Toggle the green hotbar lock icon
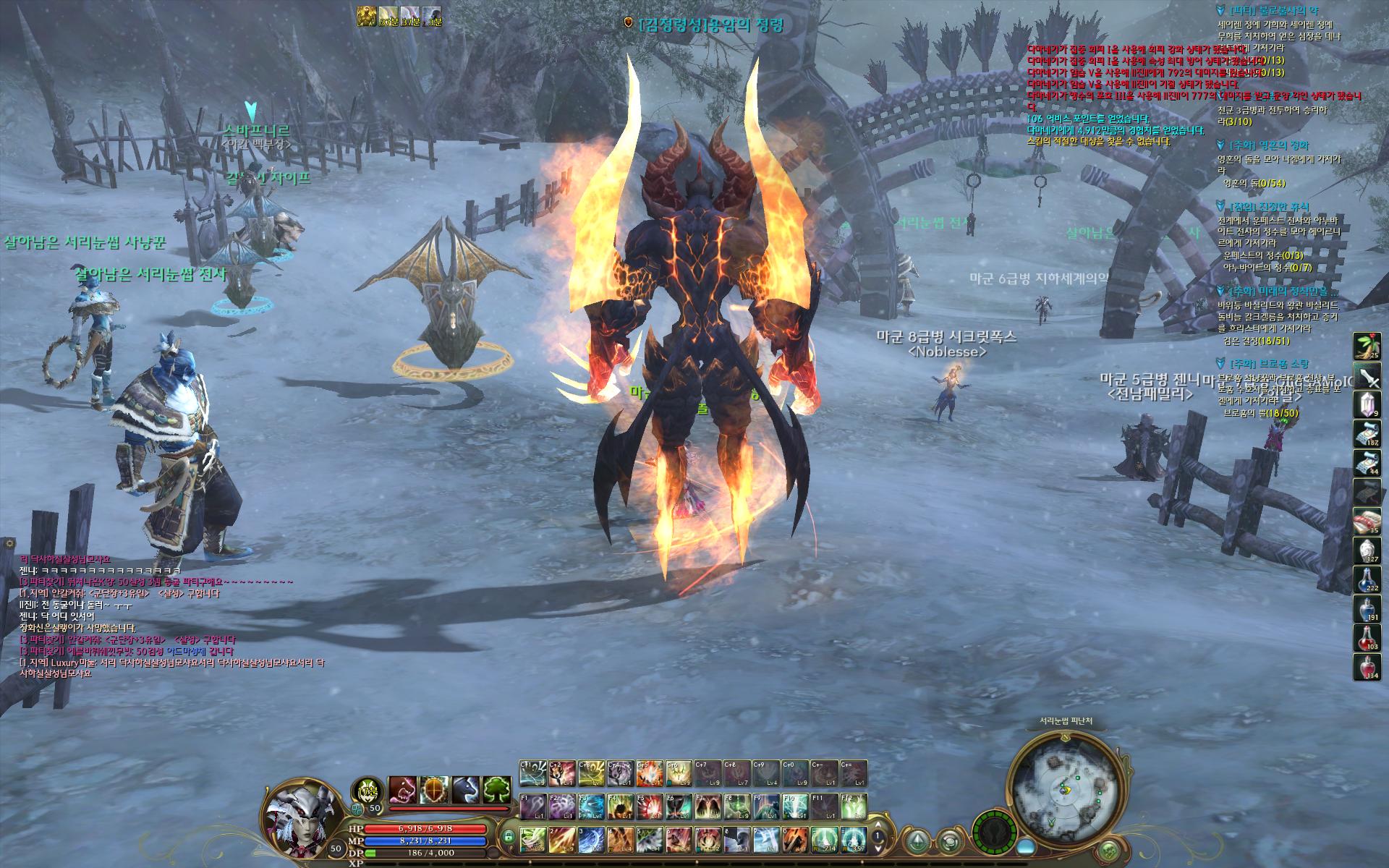The image size is (1389, 868). [x=509, y=838]
